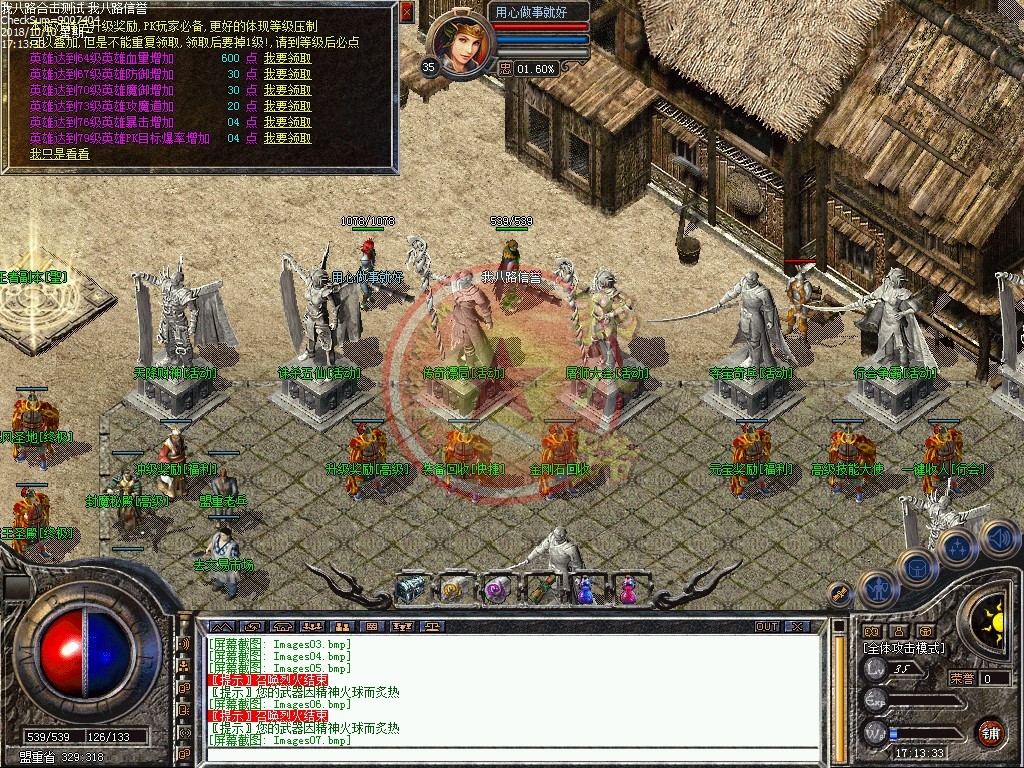Open the red '铺' shop button
The image size is (1024, 768).
[989, 731]
